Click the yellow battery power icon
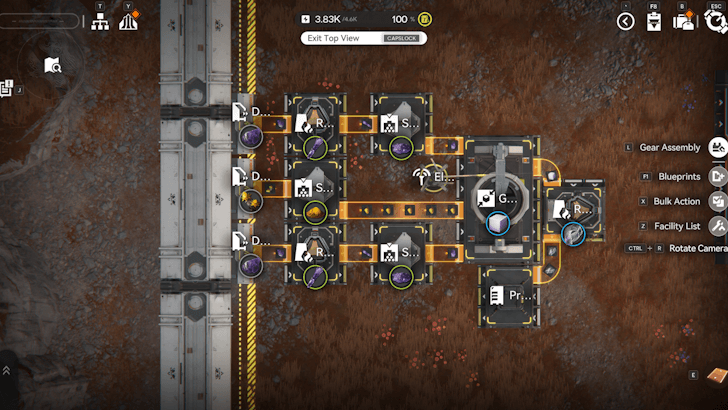The height and width of the screenshot is (410, 728). [426, 19]
